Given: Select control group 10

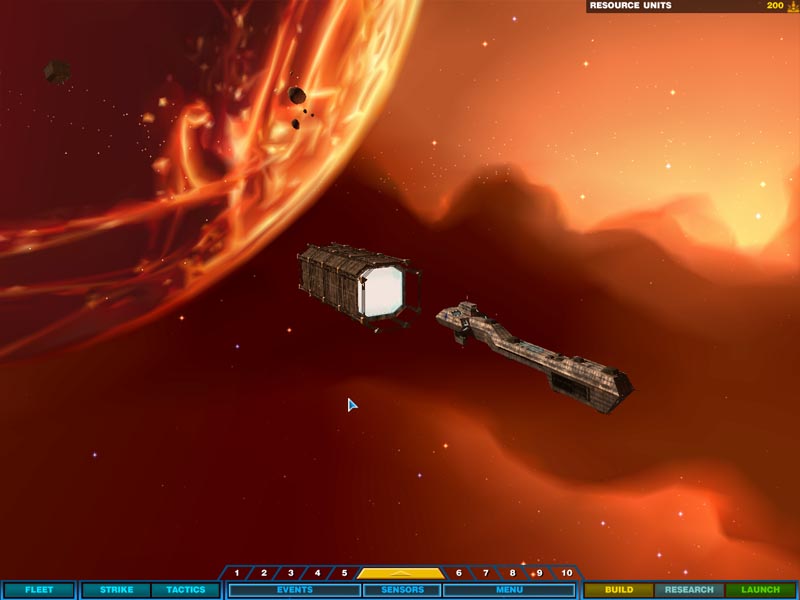Looking at the screenshot, I should pos(567,573).
